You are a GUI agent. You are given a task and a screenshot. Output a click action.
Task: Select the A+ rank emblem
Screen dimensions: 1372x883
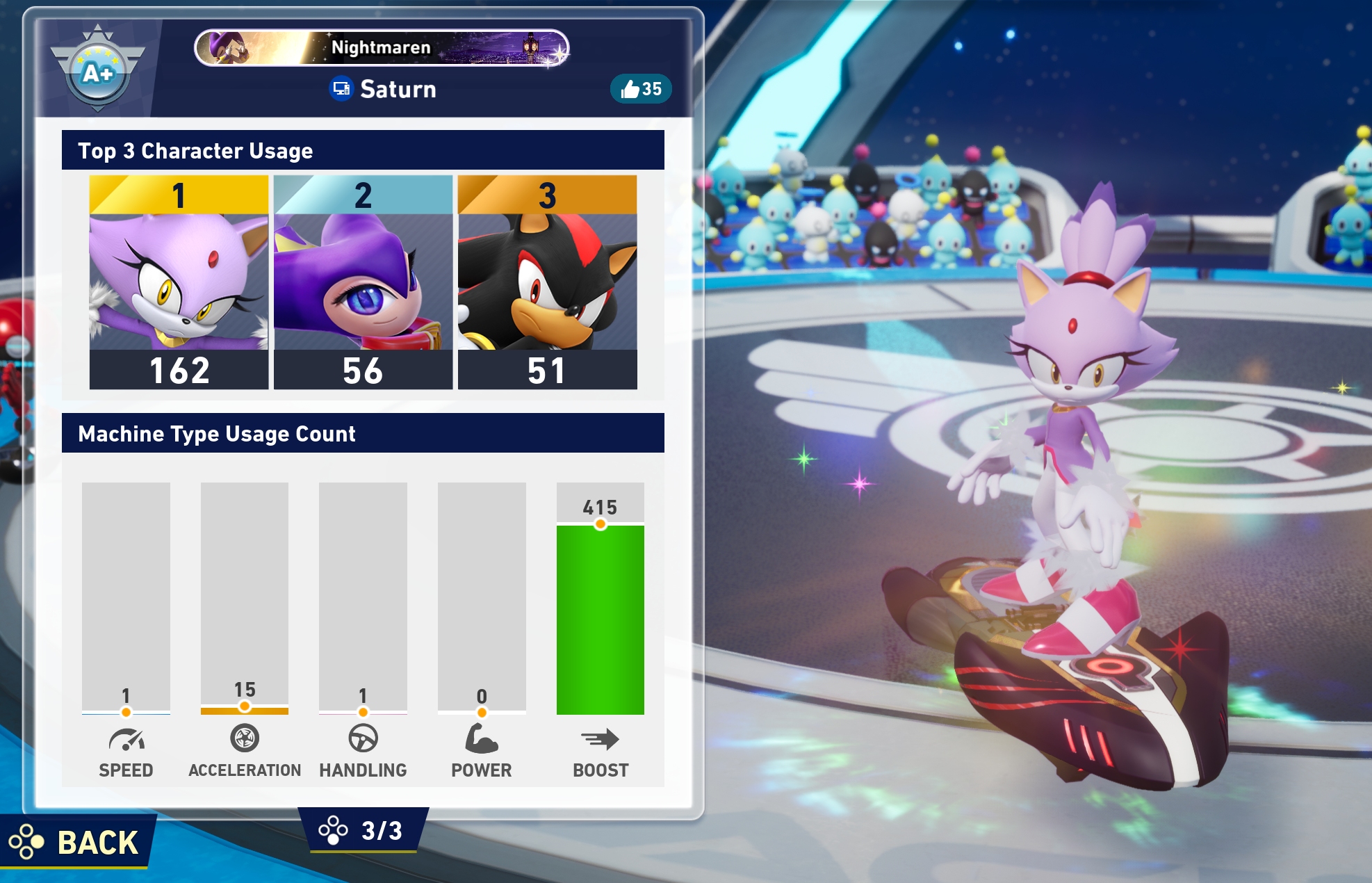click(x=98, y=70)
